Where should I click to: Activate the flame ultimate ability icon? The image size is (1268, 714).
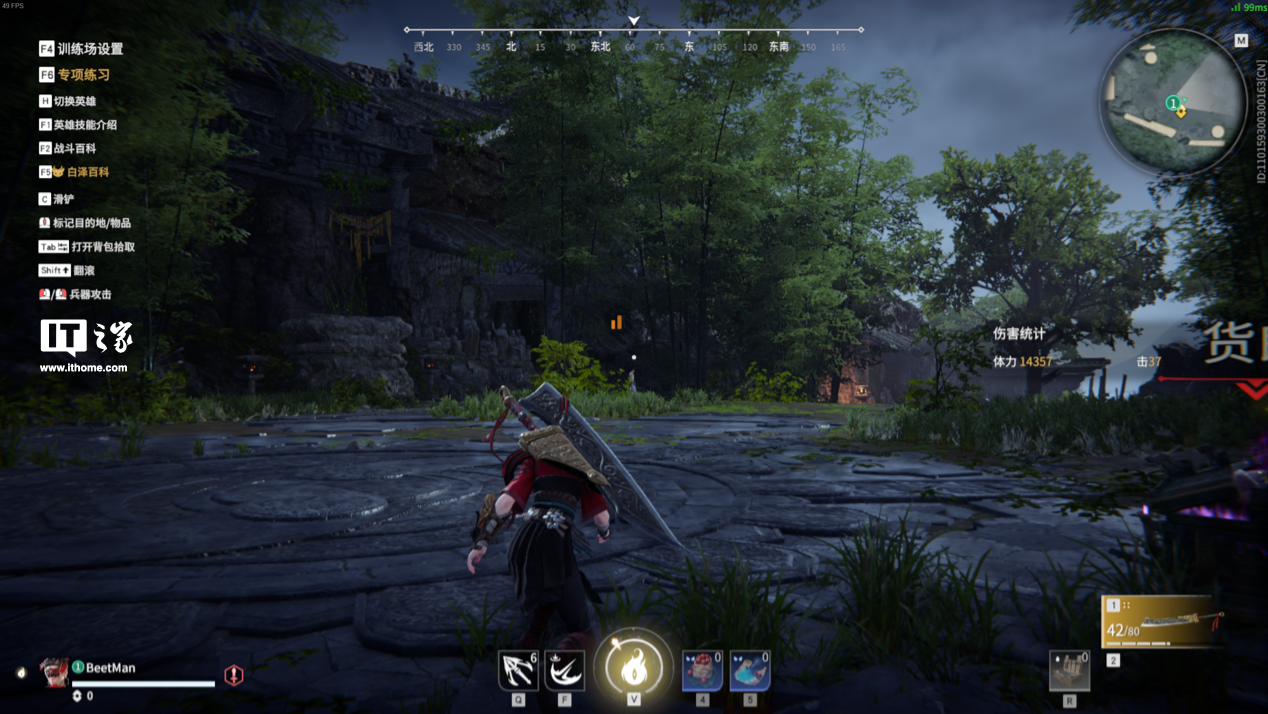[633, 669]
